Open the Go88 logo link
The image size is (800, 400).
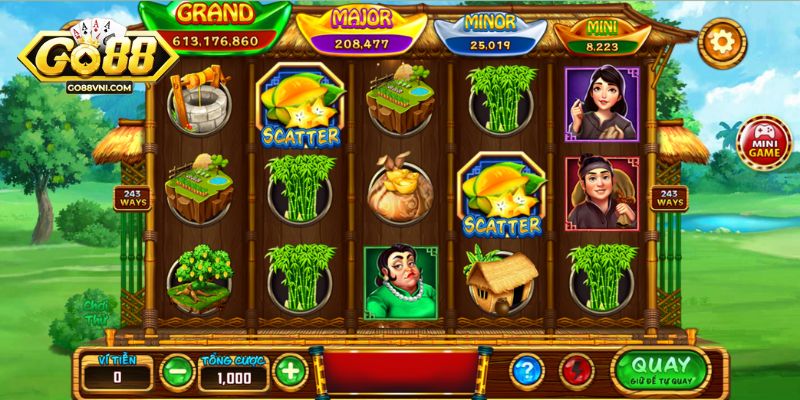tap(88, 58)
